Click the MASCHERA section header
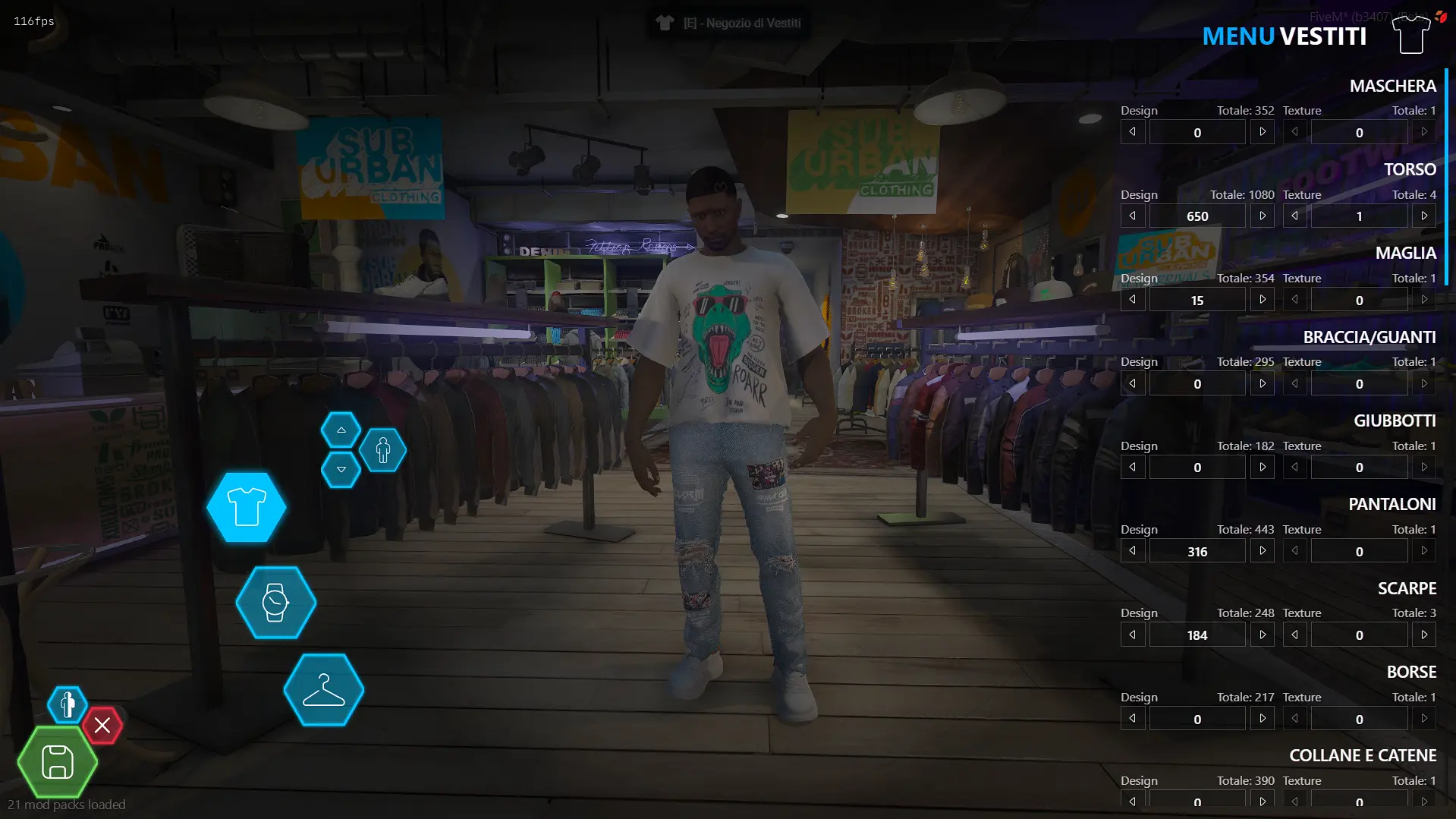 1393,86
